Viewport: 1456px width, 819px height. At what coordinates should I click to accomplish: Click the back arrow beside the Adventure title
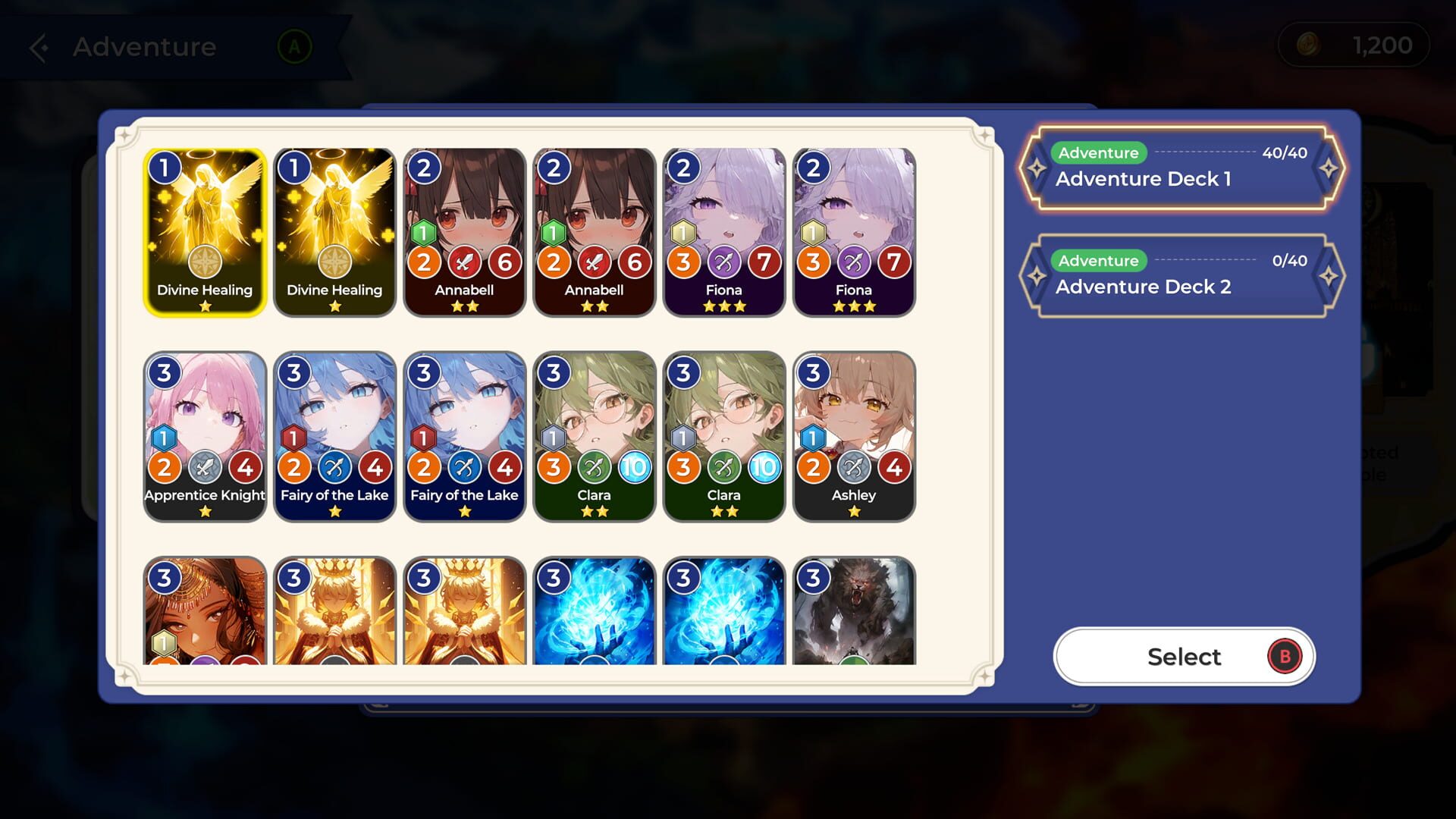(38, 47)
